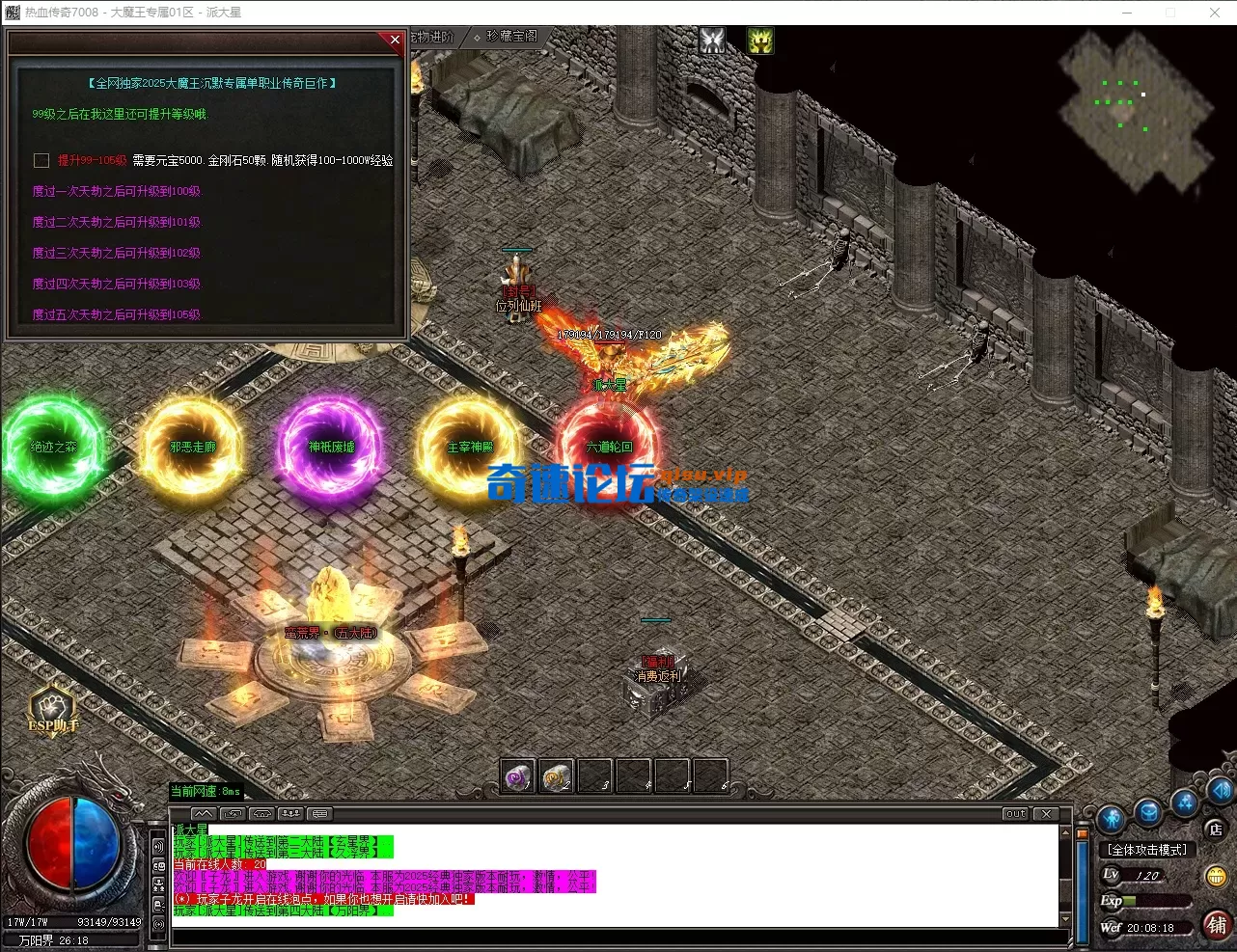Open the bag via blue chest icon
This screenshot has height=952, width=1237.
coord(1148,812)
